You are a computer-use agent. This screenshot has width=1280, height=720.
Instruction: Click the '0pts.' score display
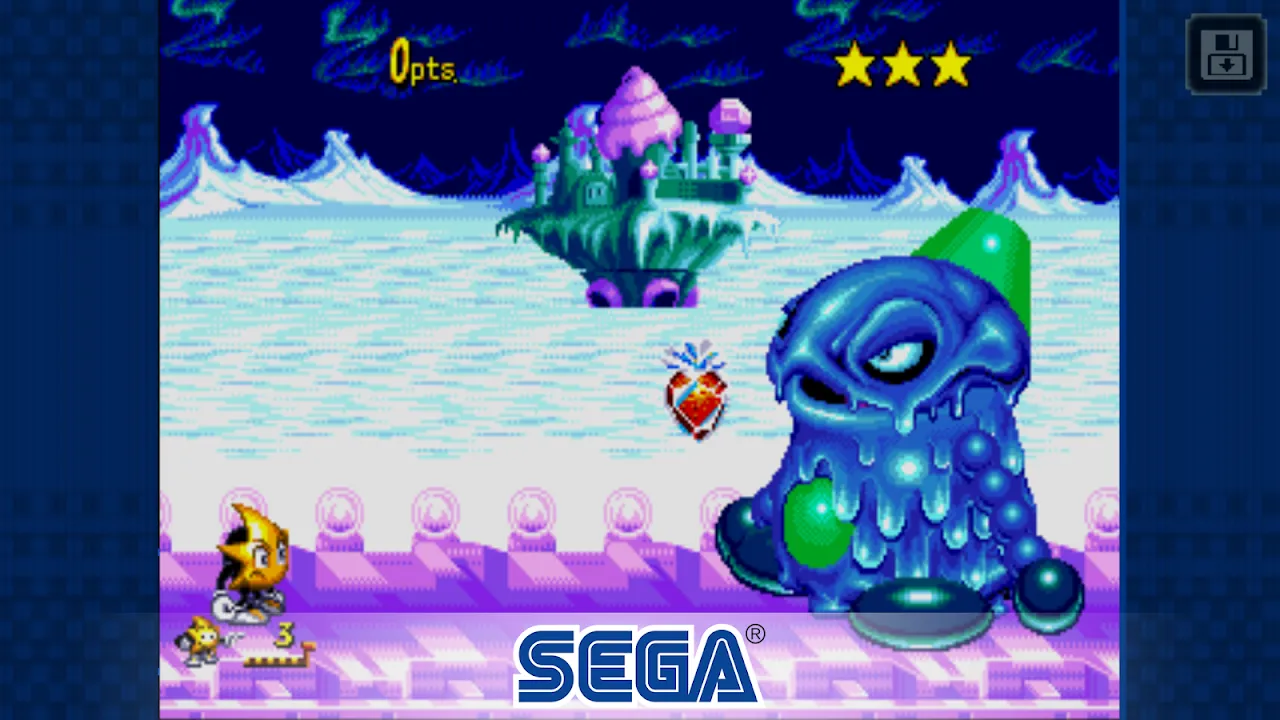pos(420,63)
